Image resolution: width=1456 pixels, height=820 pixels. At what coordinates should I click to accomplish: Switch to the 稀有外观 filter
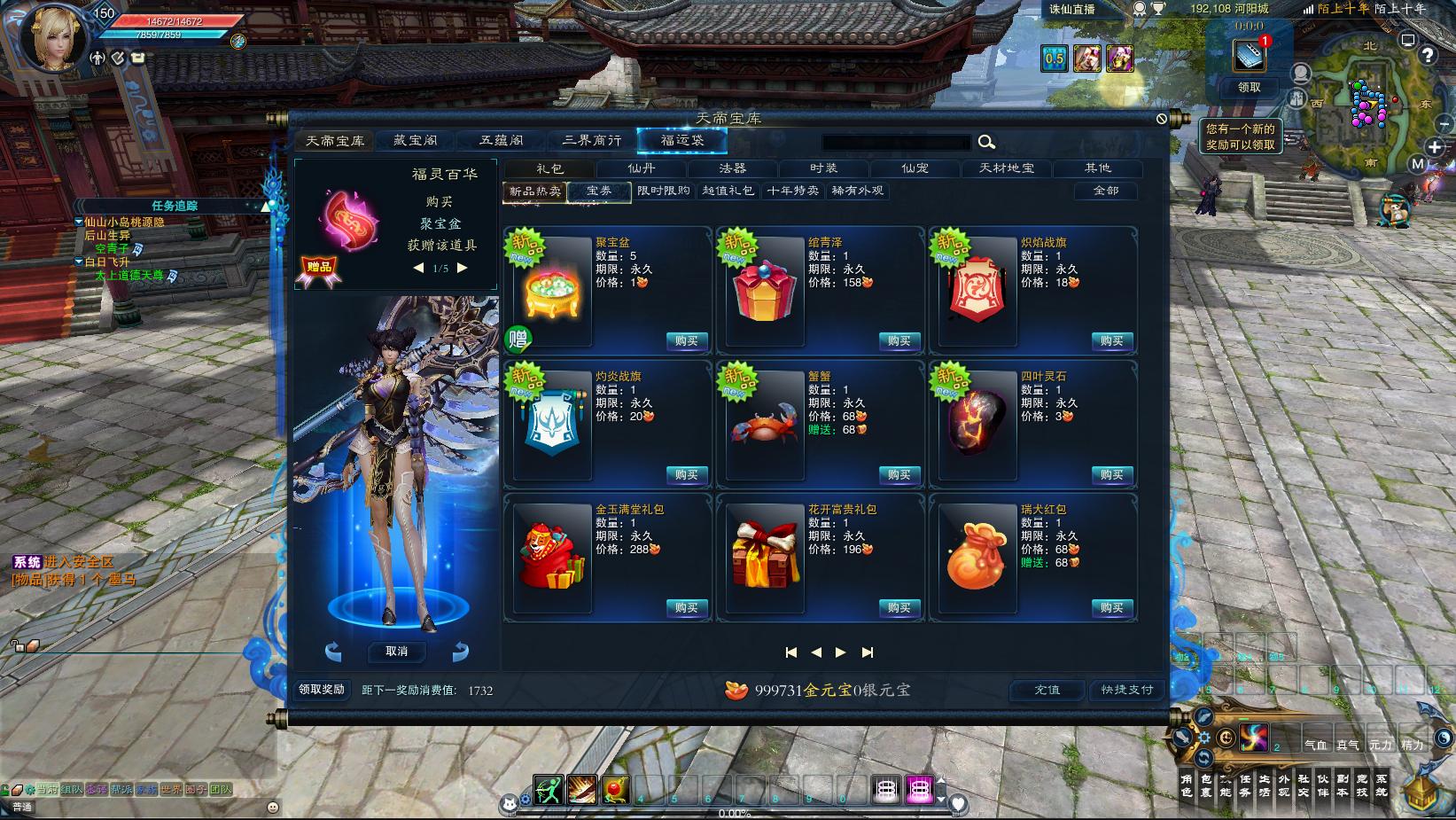tap(857, 191)
